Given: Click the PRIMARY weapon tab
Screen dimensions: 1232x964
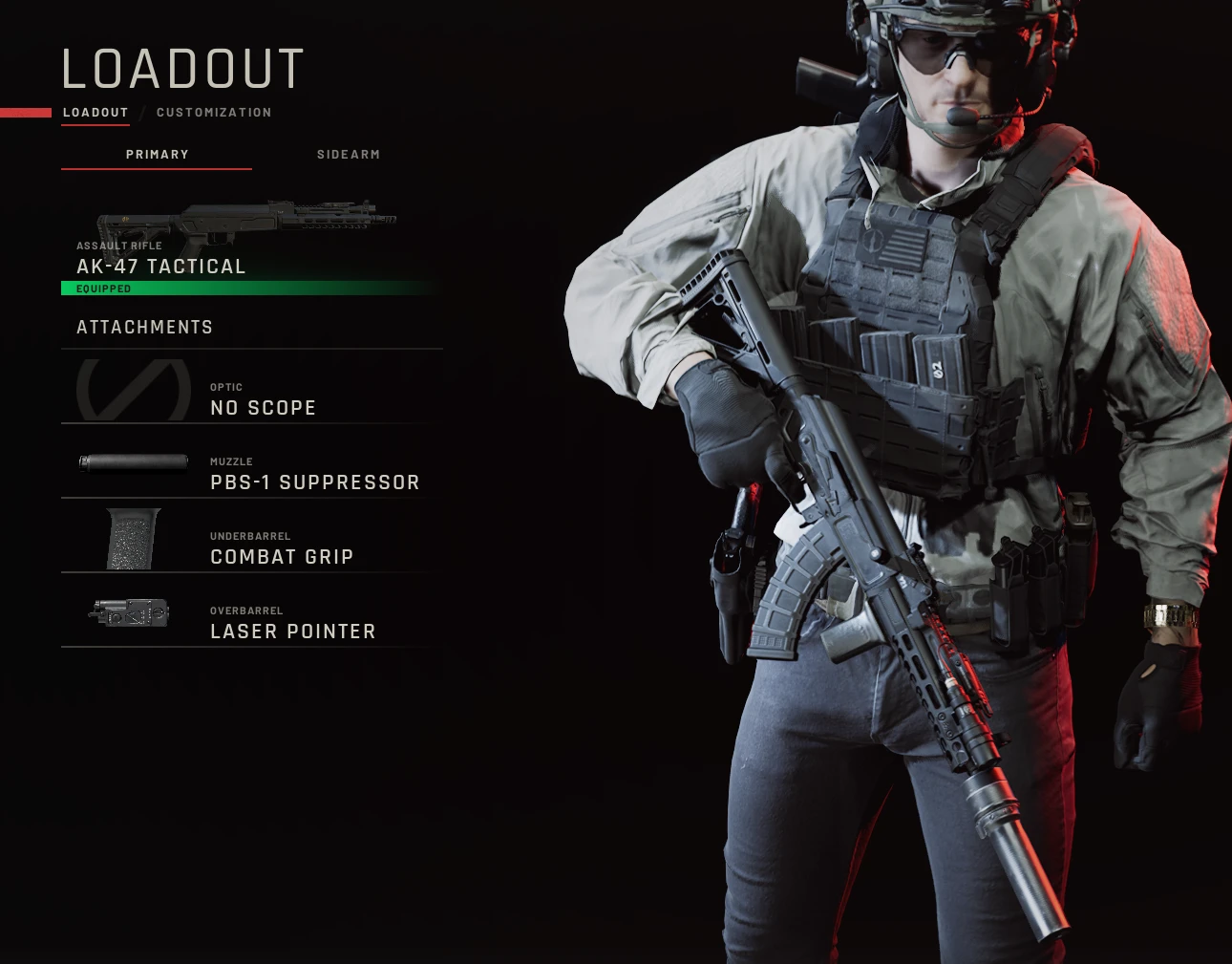Looking at the screenshot, I should tap(157, 154).
